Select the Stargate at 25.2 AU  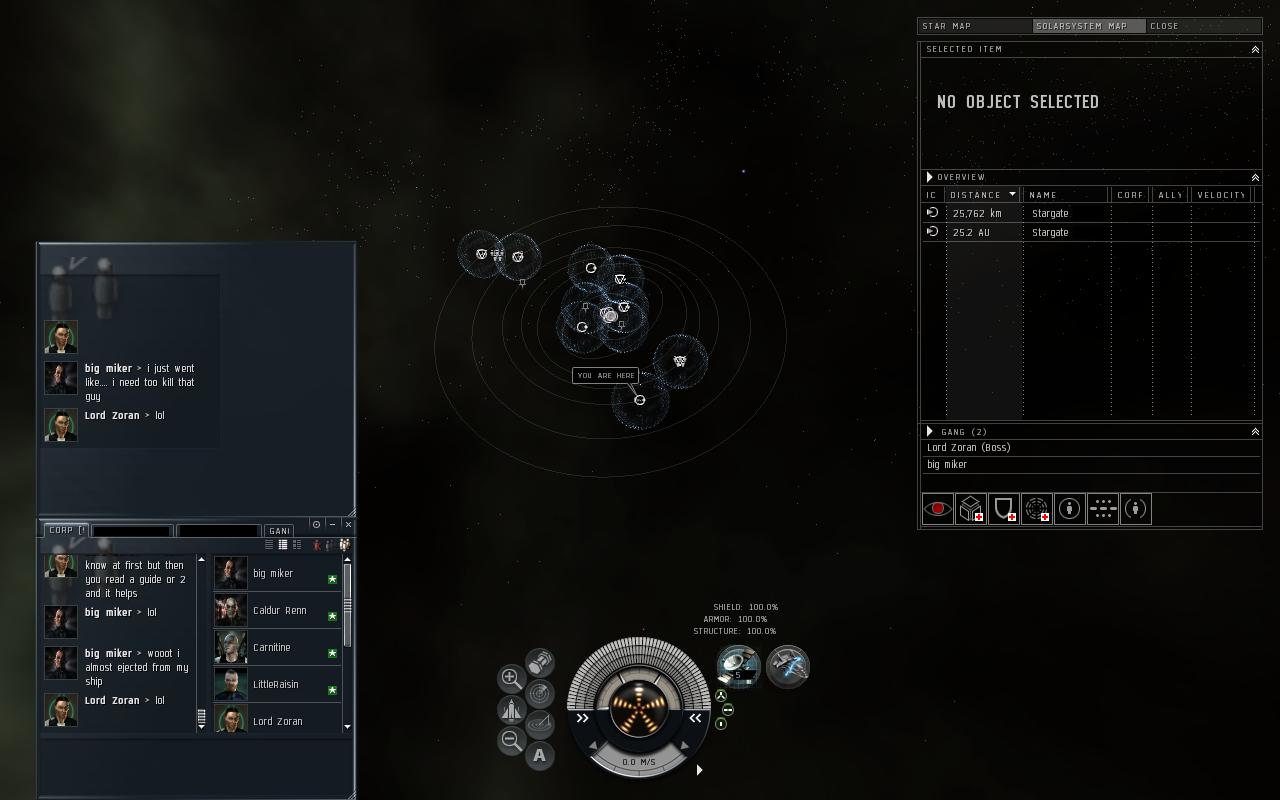1050,232
